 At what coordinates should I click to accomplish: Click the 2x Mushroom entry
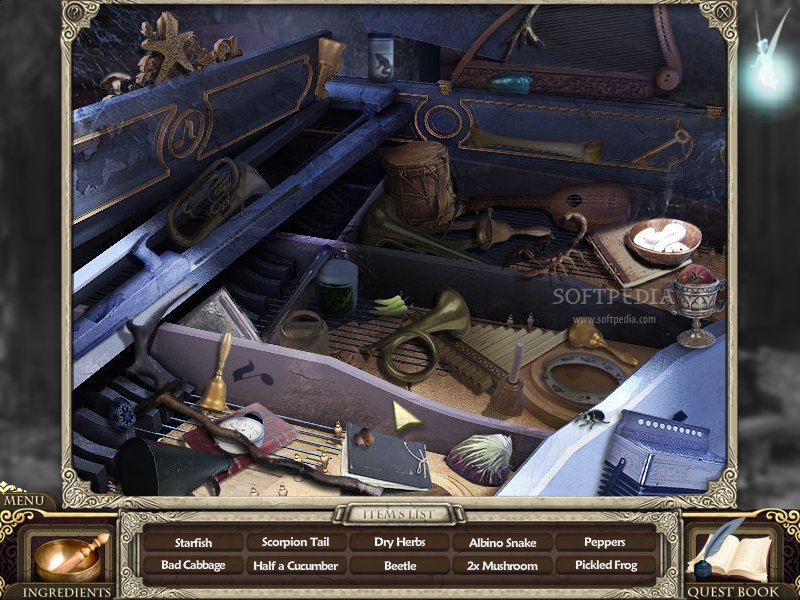click(502, 565)
